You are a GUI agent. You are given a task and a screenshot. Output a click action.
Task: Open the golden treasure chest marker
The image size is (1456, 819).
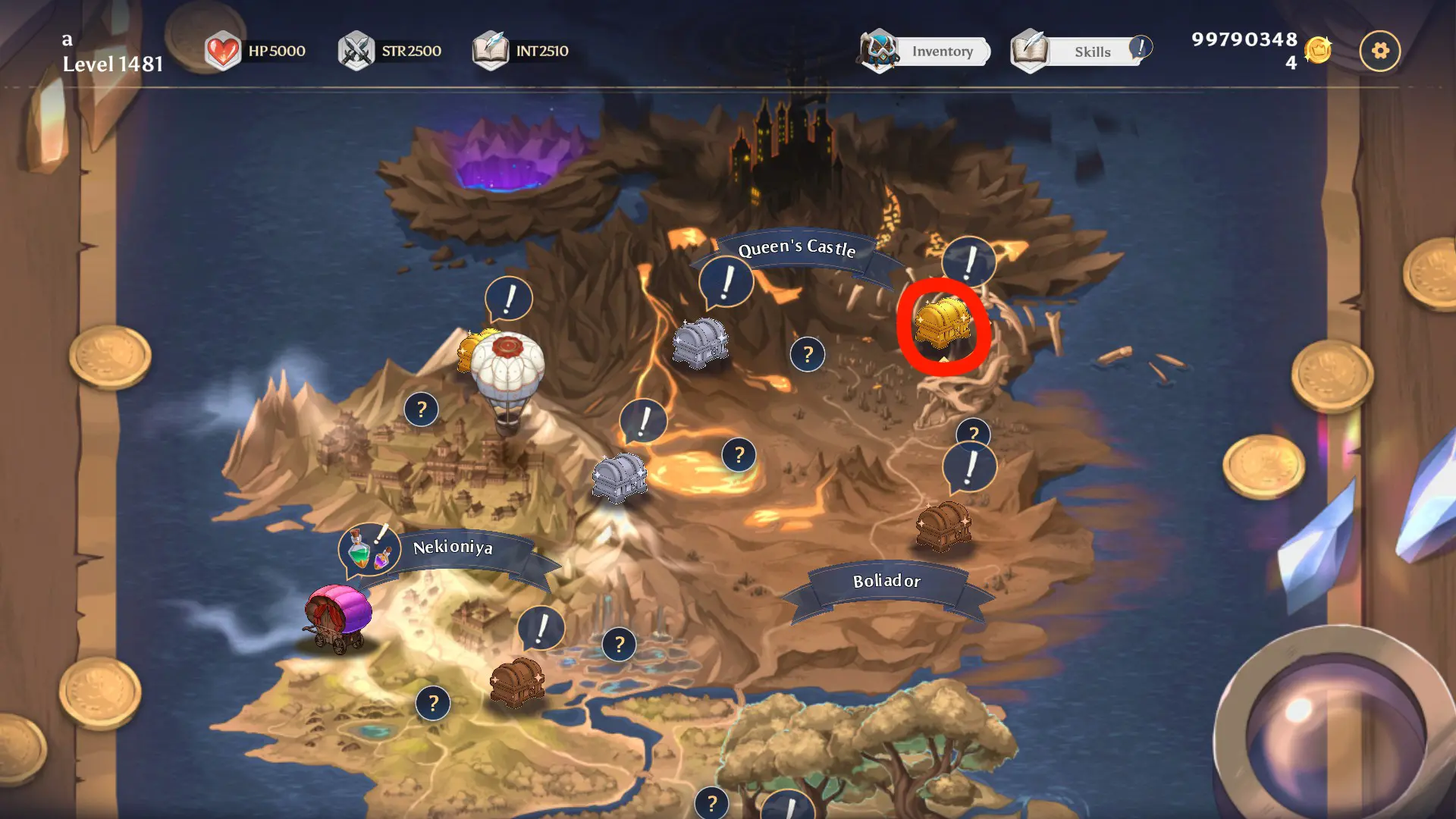coord(943,324)
